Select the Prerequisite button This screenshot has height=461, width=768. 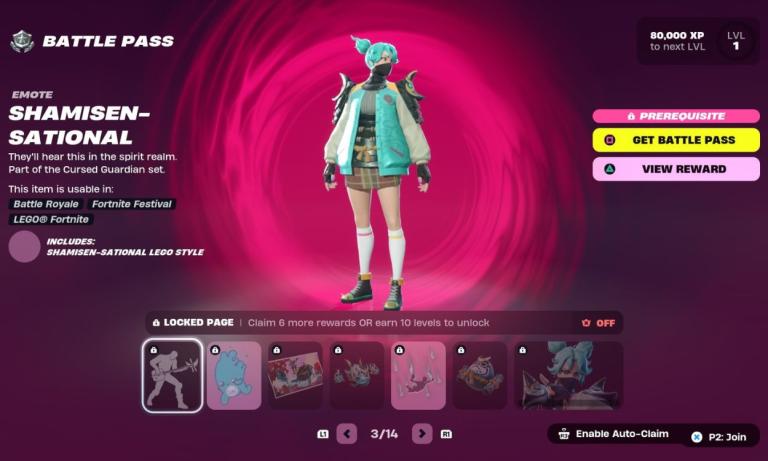[x=676, y=116]
